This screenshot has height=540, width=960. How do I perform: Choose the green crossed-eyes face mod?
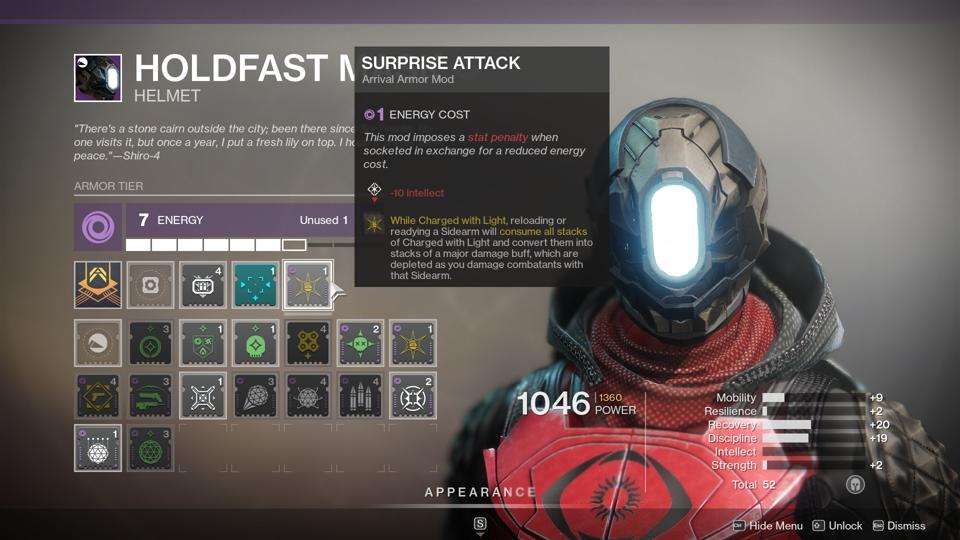pyautogui.click(x=360, y=343)
